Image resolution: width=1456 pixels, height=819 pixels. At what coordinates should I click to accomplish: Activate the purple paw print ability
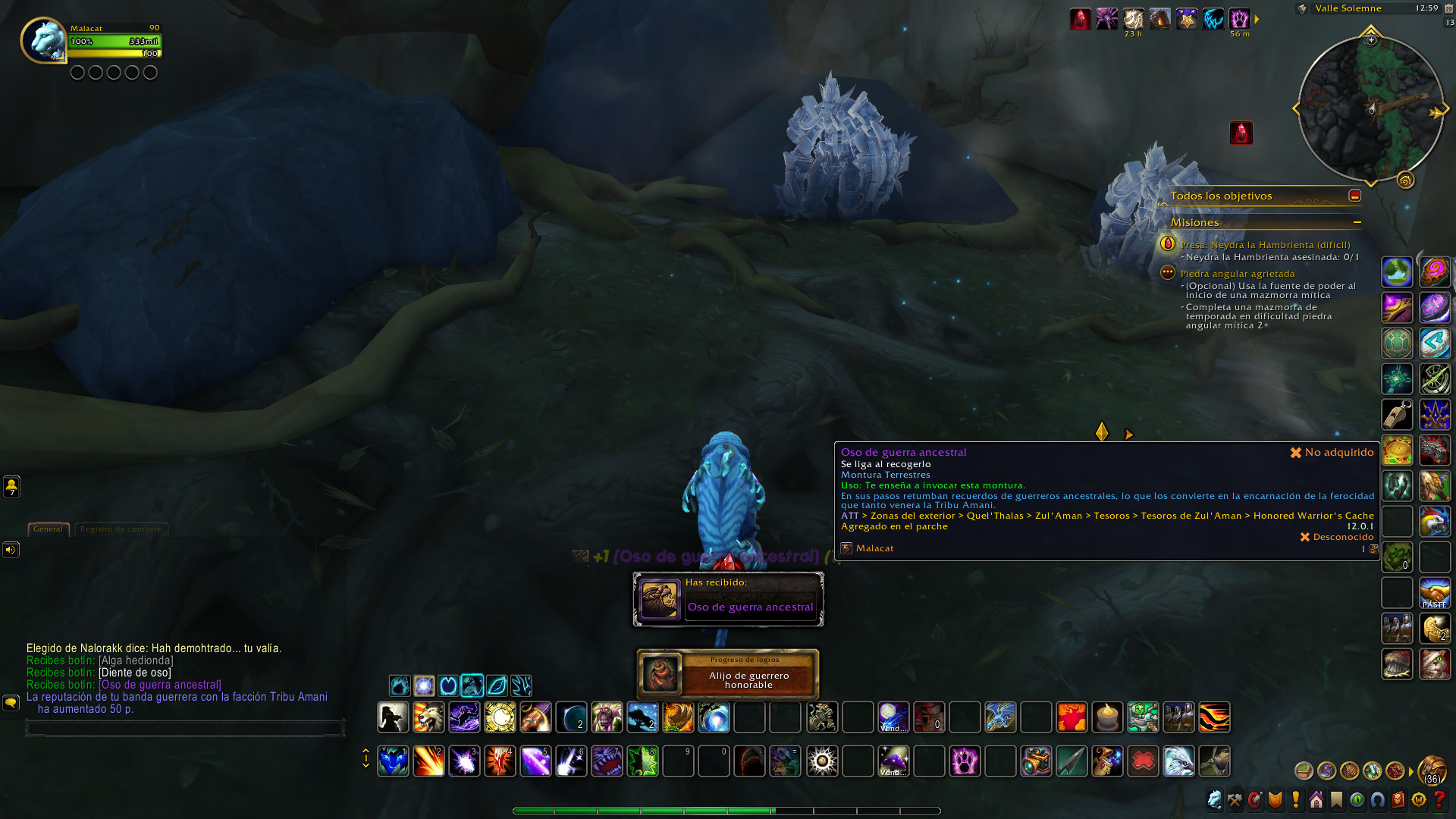point(965,761)
